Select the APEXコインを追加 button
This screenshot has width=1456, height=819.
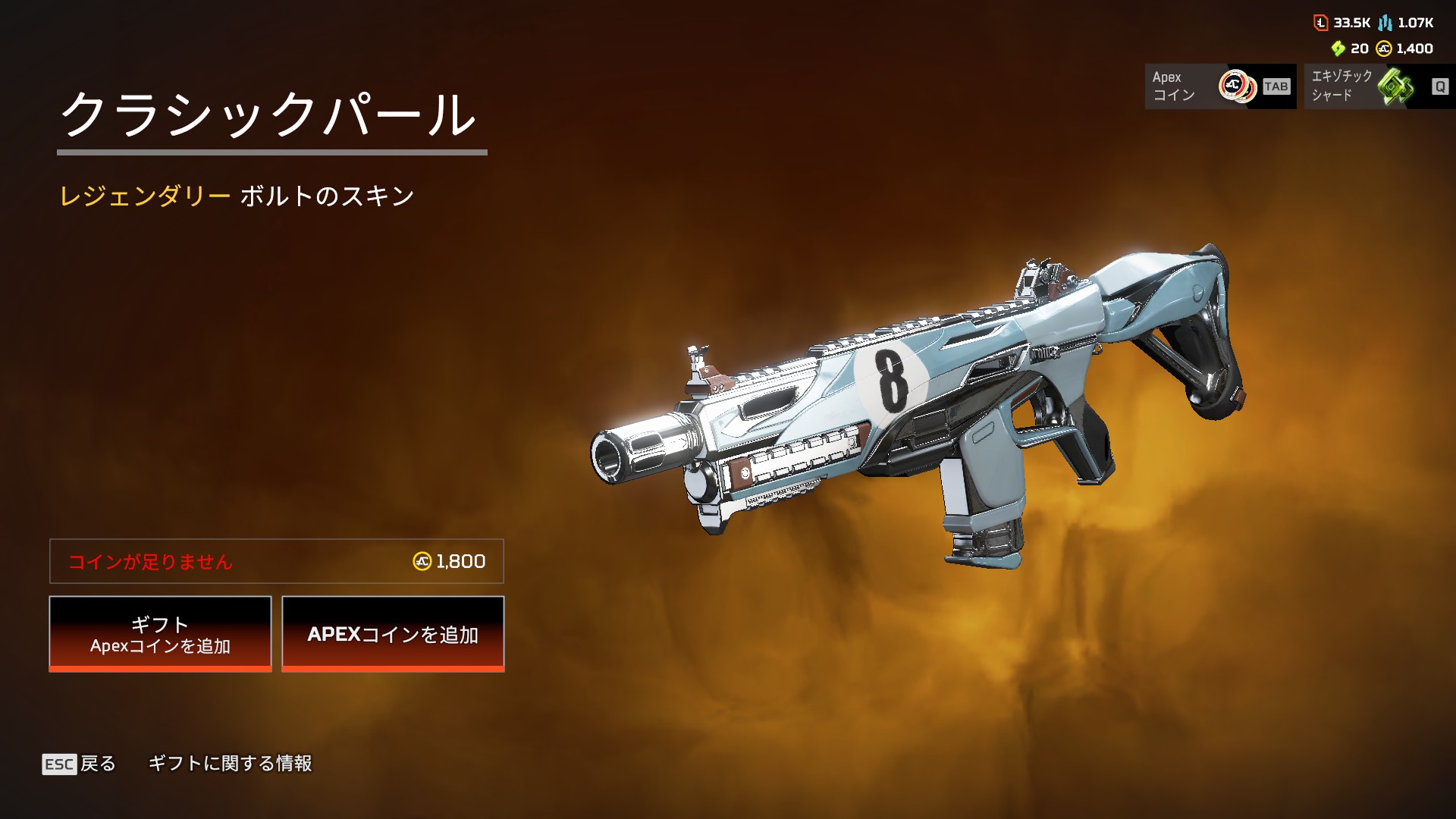coord(393,634)
